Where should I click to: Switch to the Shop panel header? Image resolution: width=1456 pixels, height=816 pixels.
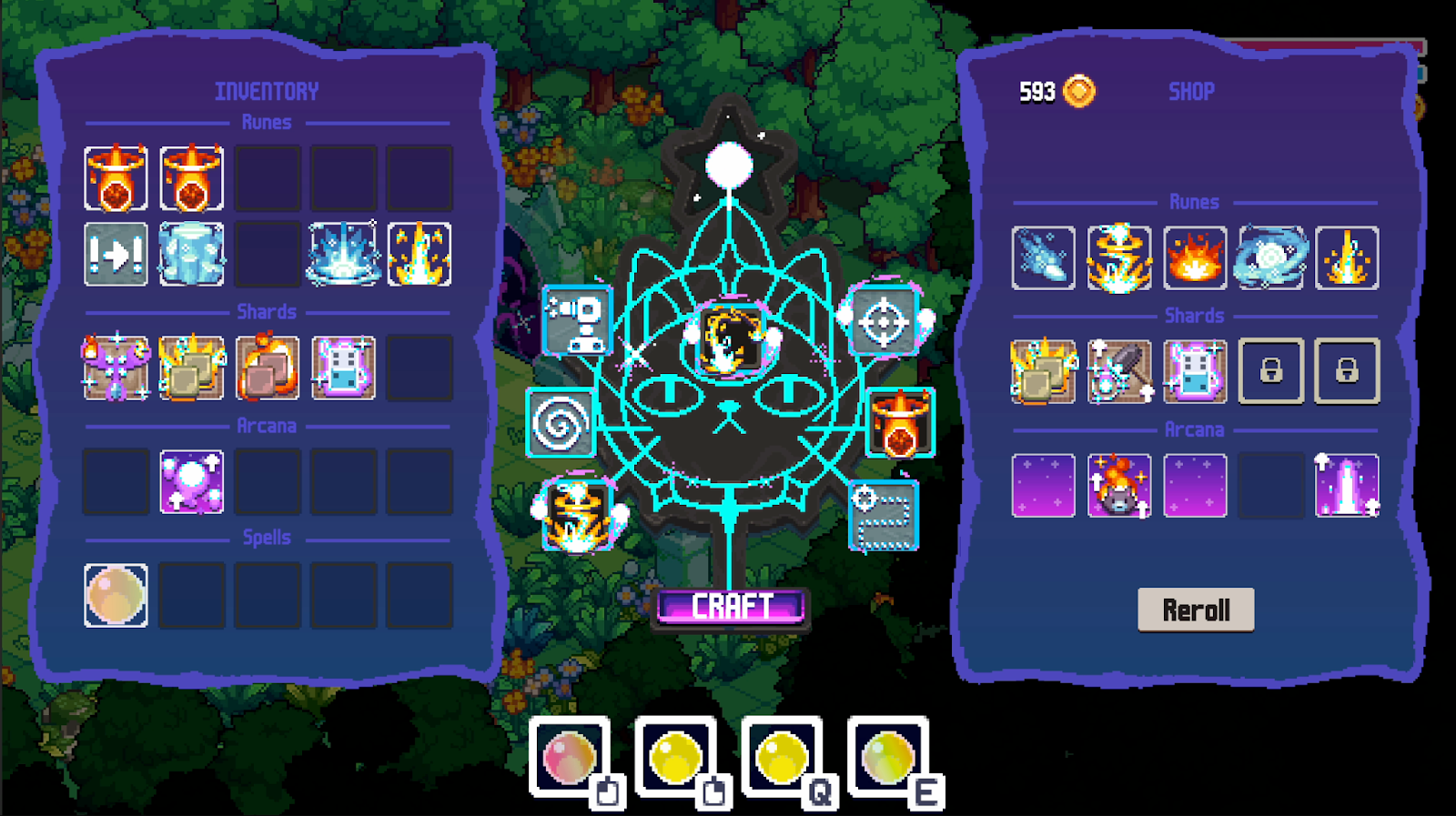(x=1192, y=90)
